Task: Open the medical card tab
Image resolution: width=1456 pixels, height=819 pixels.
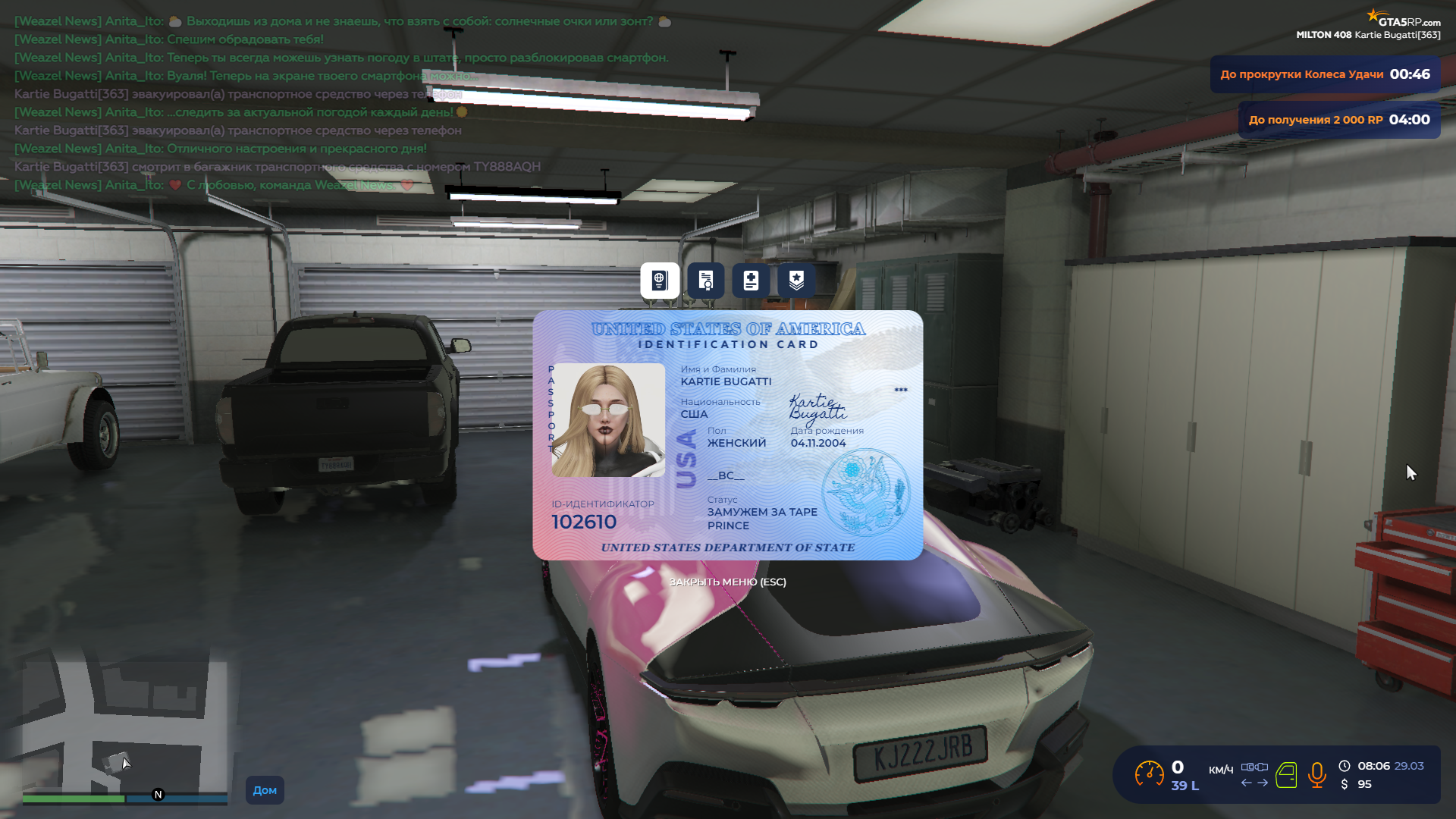Action: (x=751, y=281)
